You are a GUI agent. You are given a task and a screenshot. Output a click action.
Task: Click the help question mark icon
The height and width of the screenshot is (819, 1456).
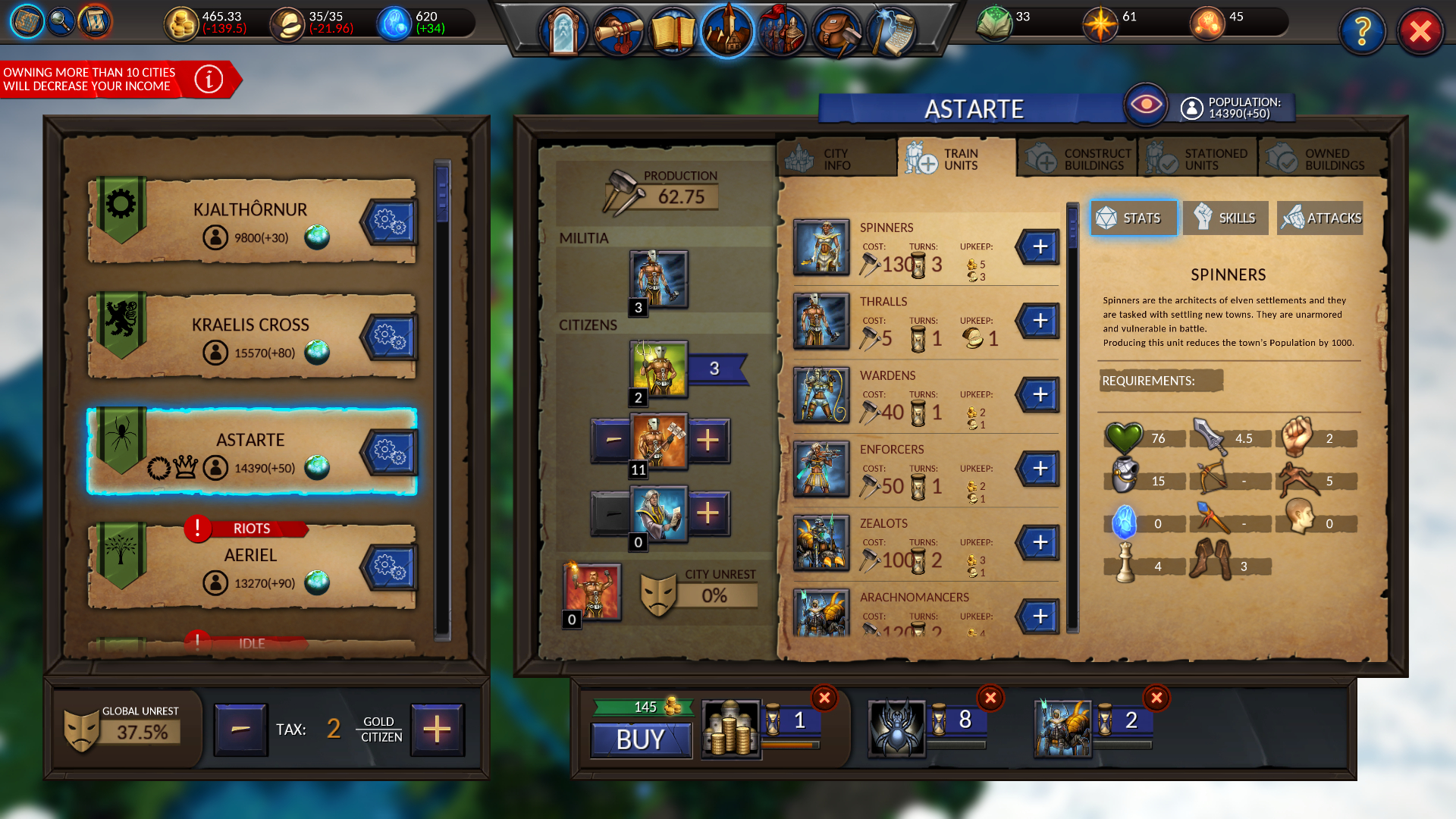[1363, 32]
